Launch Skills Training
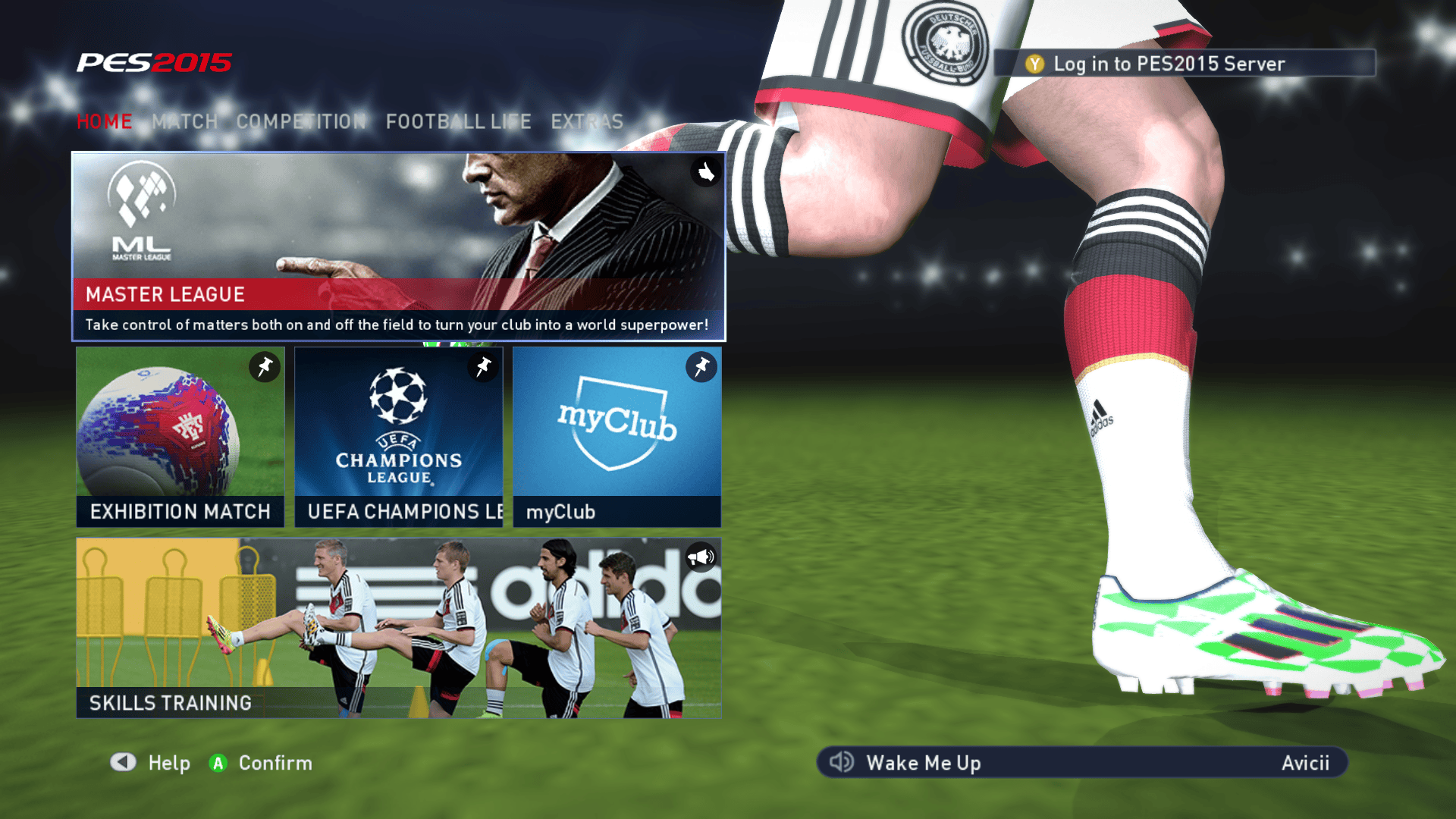 398,628
